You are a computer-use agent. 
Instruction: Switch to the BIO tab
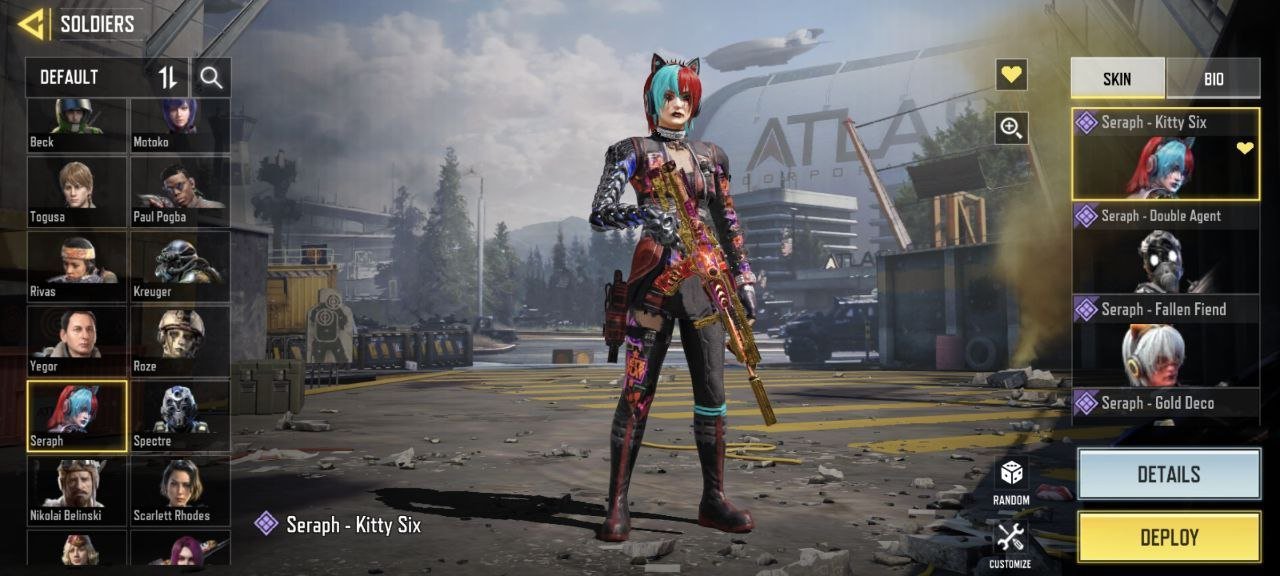[x=1213, y=78]
